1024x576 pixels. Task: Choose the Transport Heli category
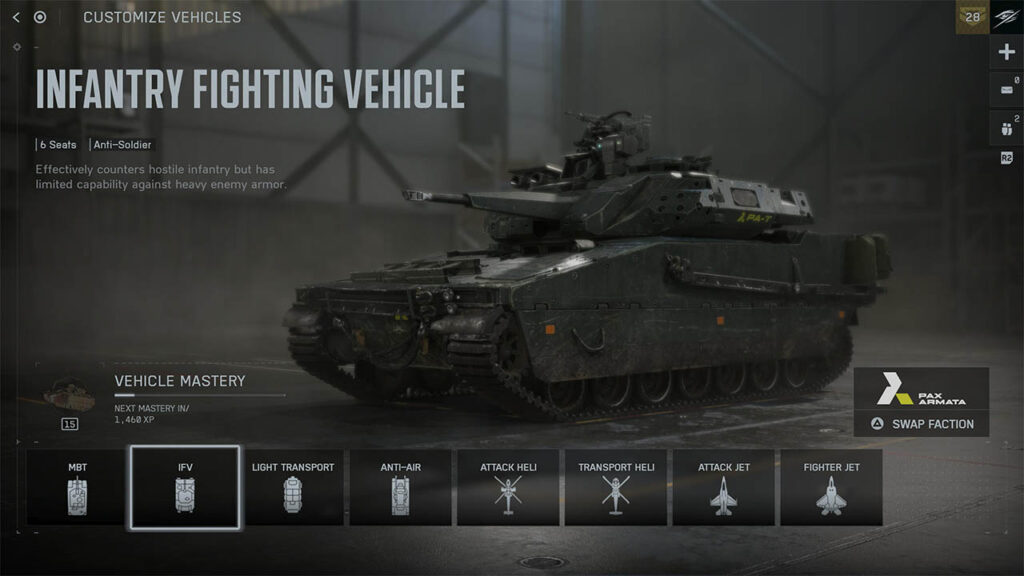click(616, 487)
